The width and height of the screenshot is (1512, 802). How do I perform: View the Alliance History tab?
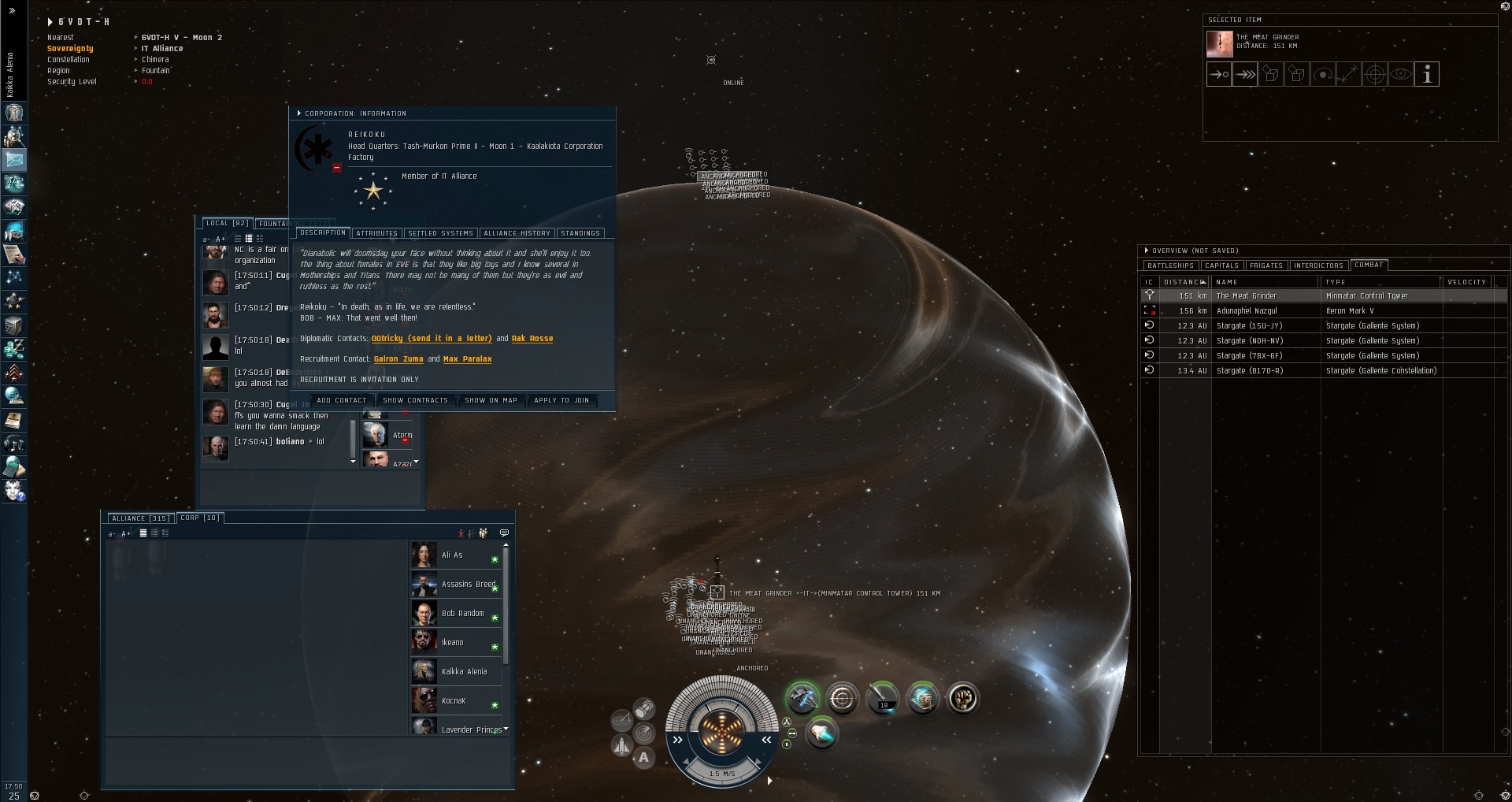coord(517,233)
